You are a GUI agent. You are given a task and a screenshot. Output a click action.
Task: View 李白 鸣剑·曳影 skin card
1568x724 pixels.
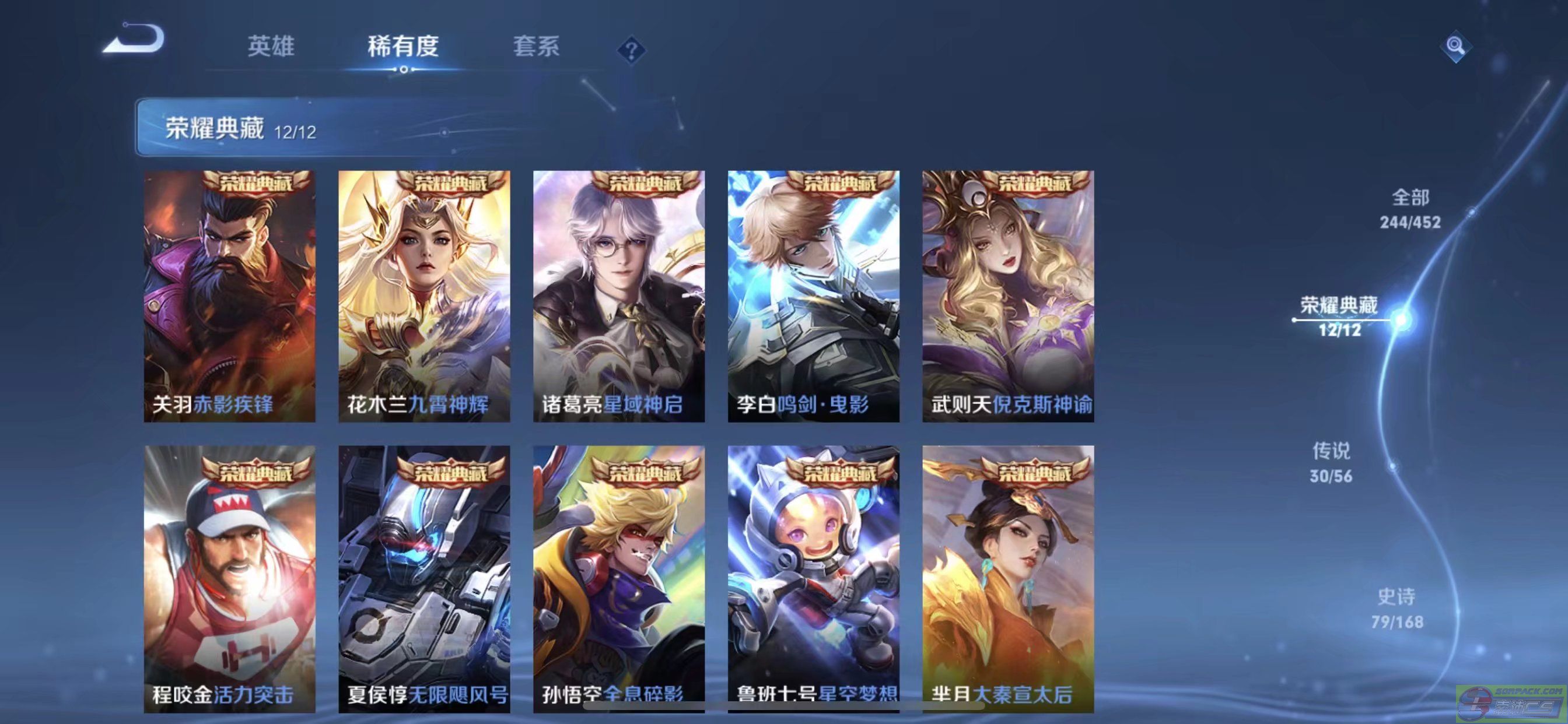click(x=814, y=296)
